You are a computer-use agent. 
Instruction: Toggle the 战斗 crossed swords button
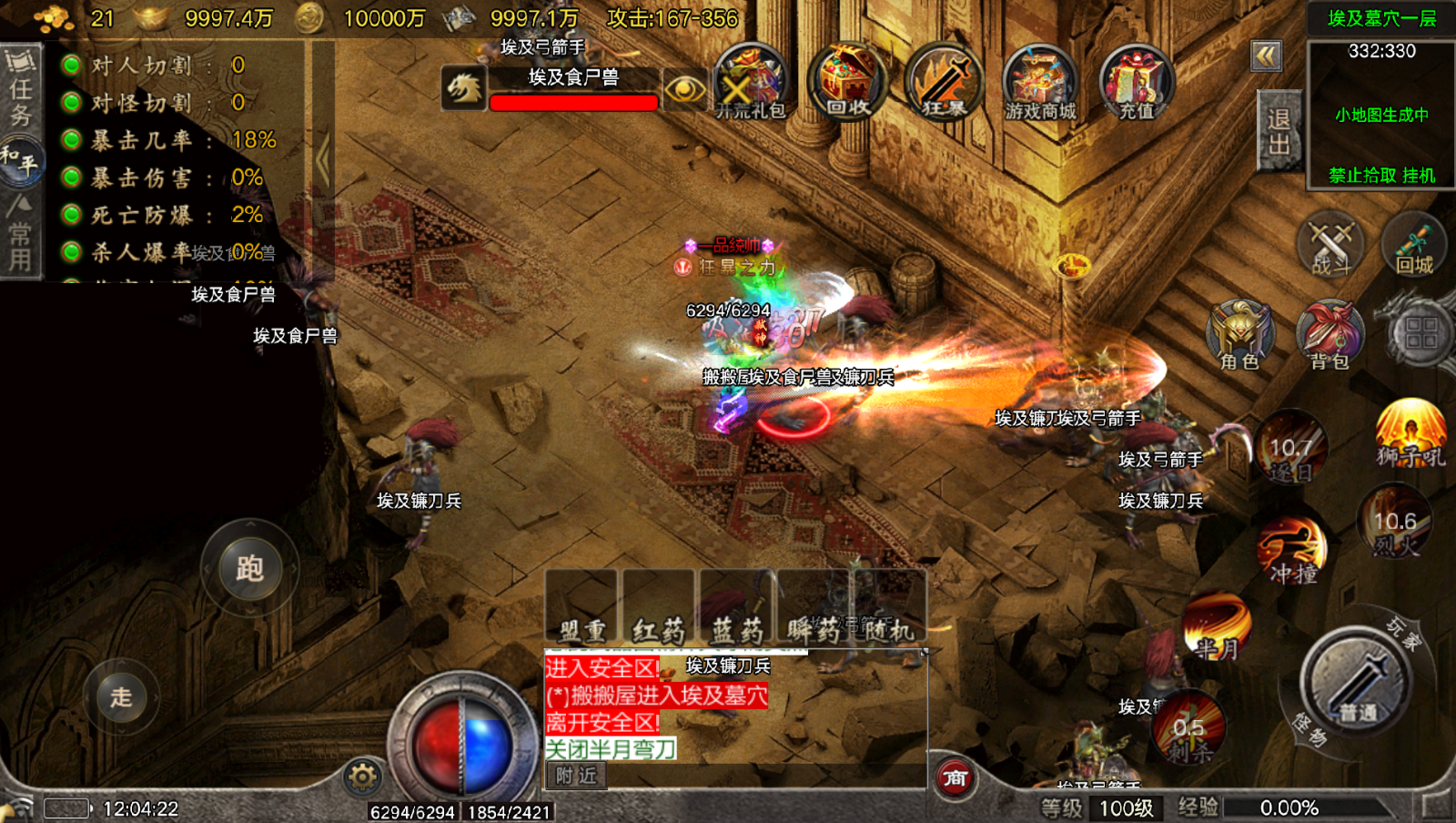pos(1330,246)
